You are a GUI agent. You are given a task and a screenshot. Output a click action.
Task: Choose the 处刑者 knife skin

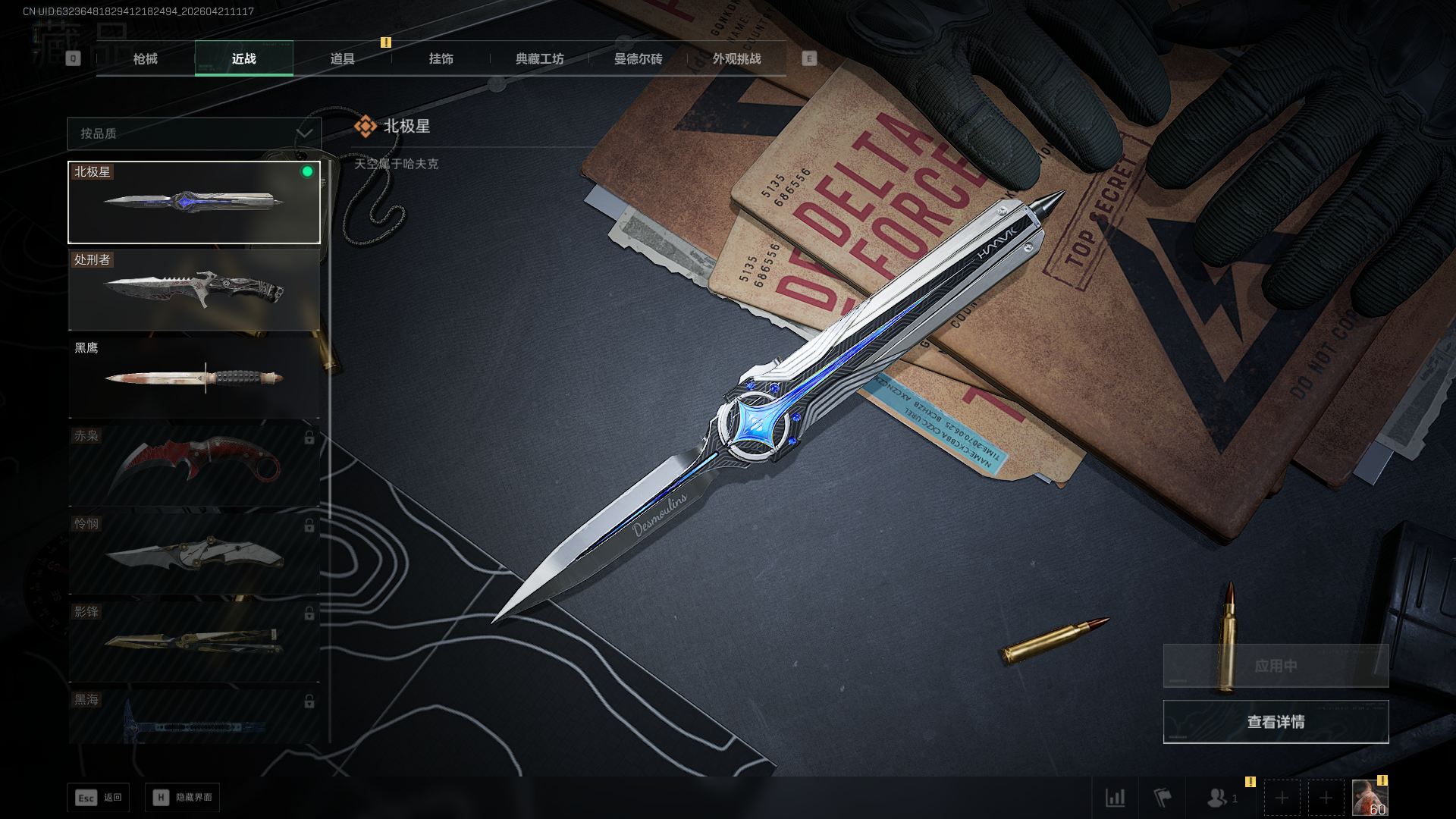(194, 290)
